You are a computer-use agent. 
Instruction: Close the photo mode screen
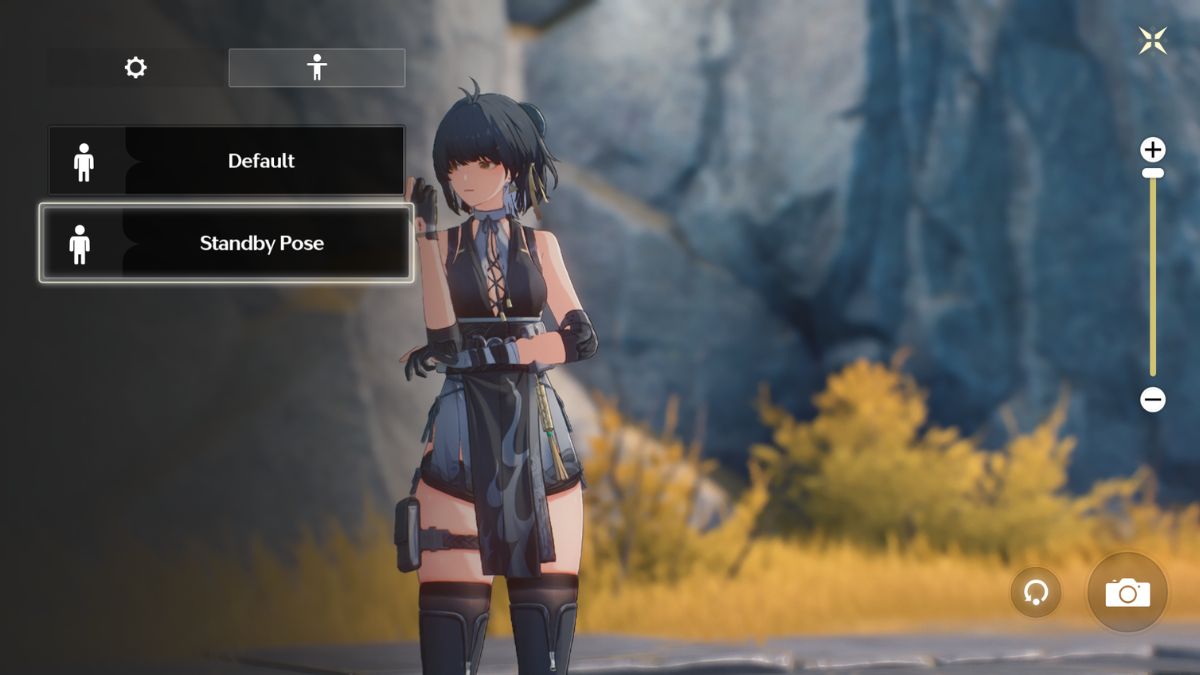pos(1153,41)
